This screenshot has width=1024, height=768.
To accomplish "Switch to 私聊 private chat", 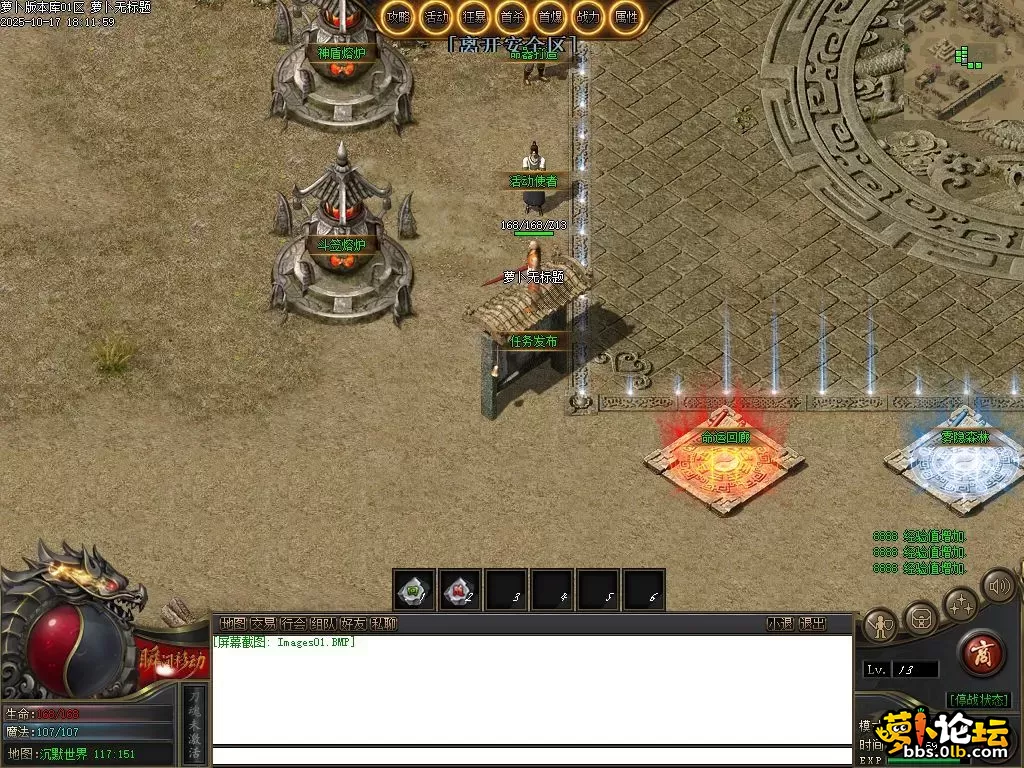I will click(x=383, y=624).
